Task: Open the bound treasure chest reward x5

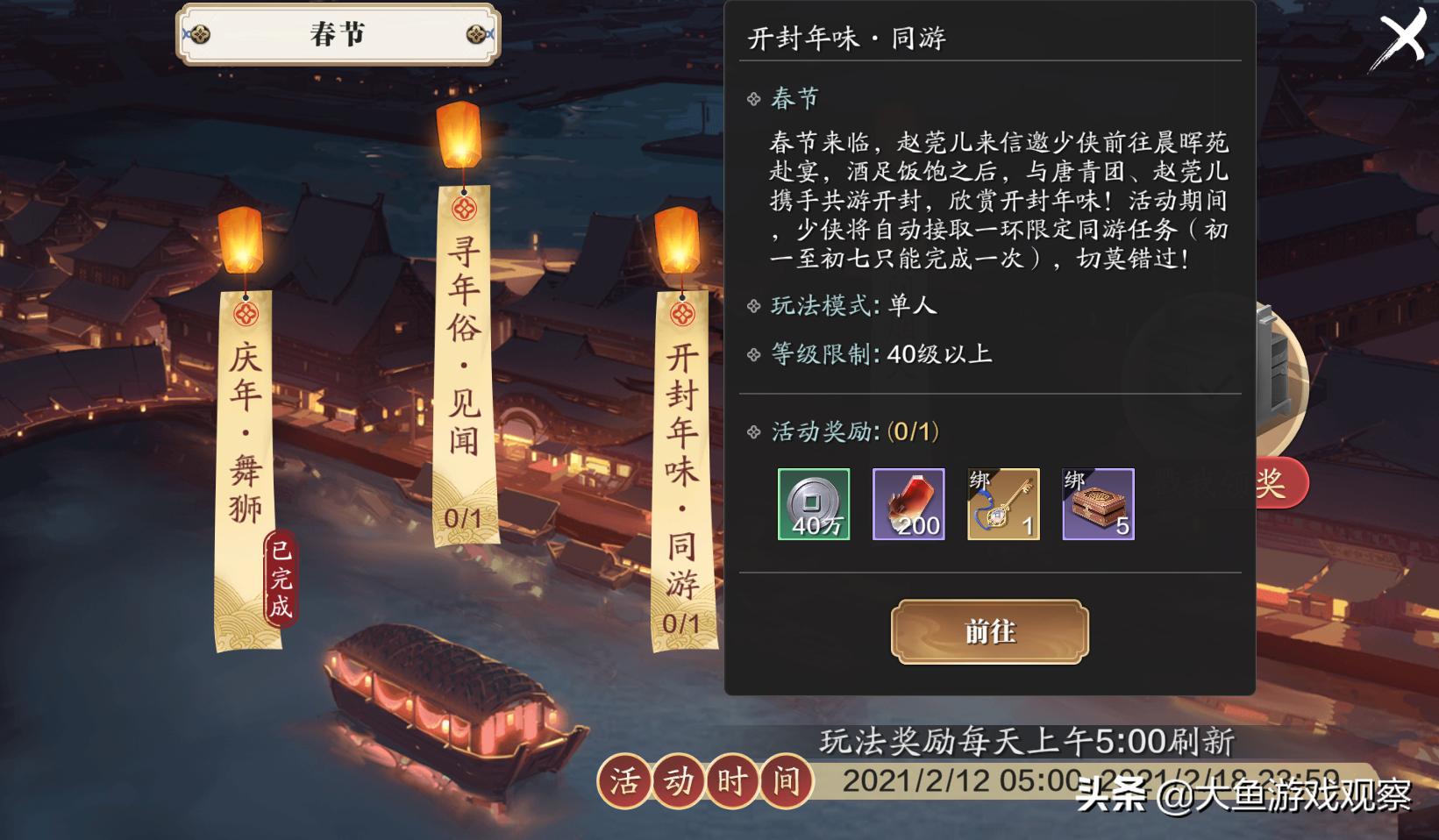Action: pyautogui.click(x=1097, y=504)
